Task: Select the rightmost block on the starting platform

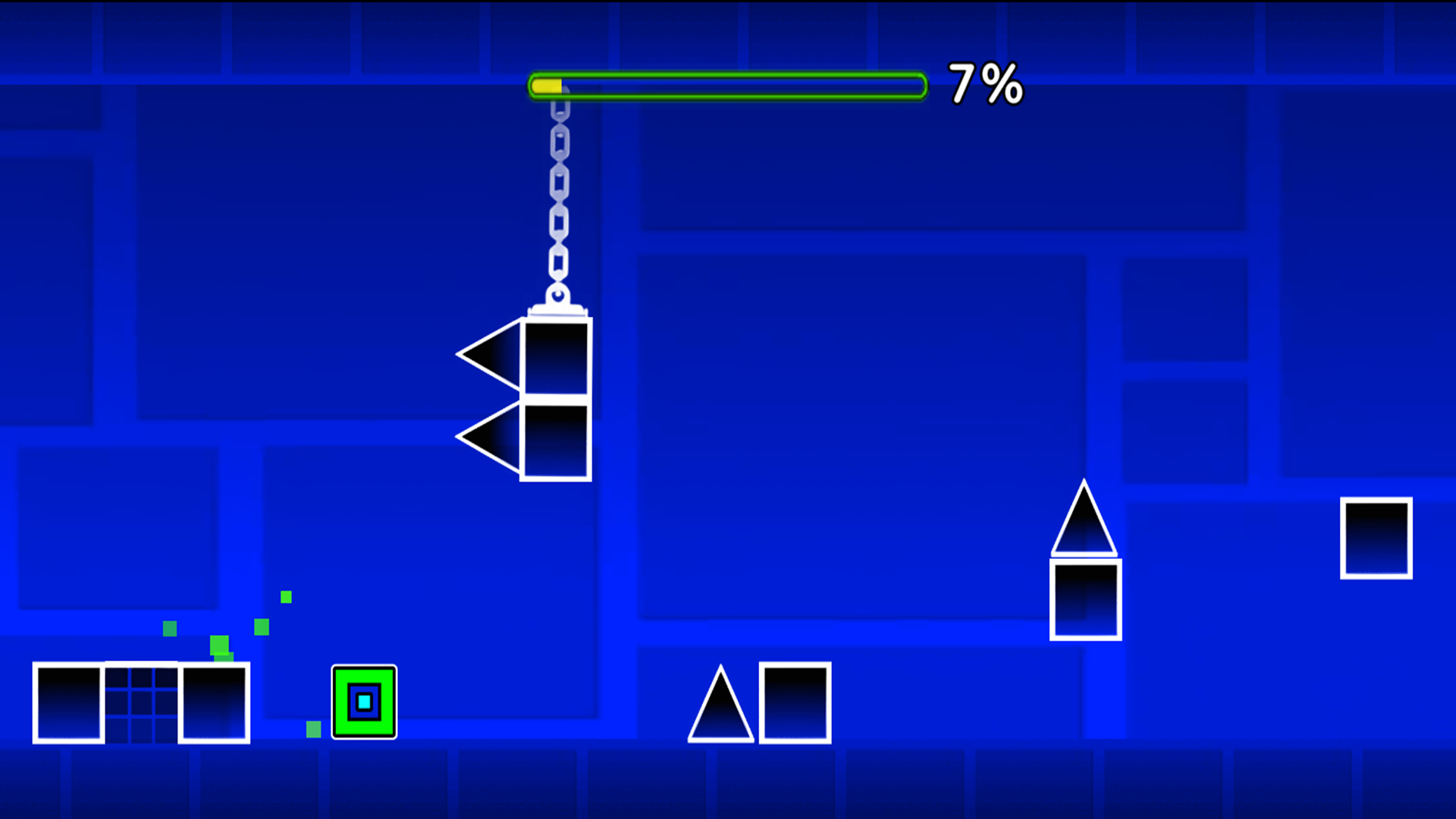Action: [215, 705]
